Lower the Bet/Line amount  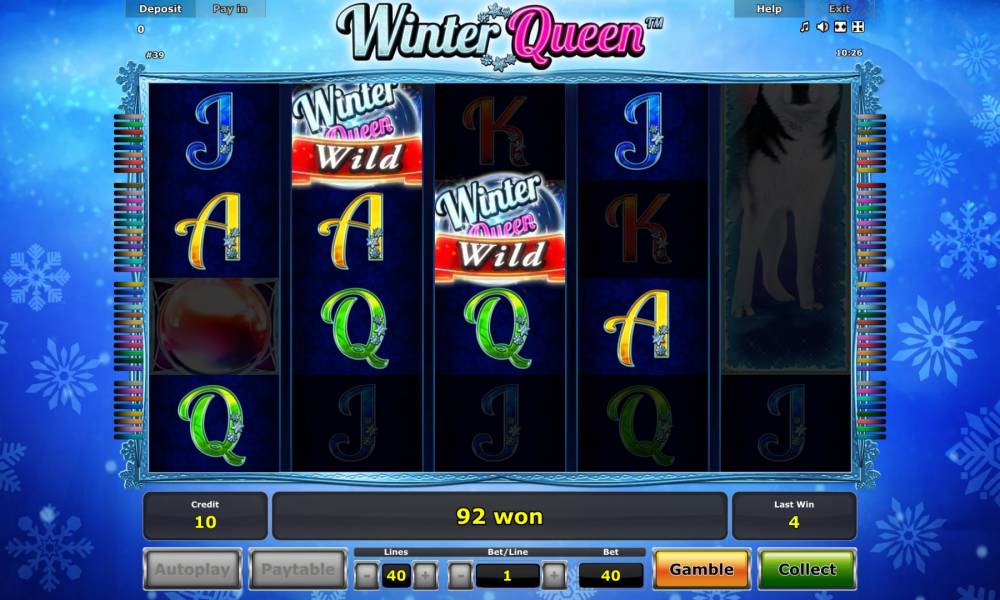[x=459, y=575]
